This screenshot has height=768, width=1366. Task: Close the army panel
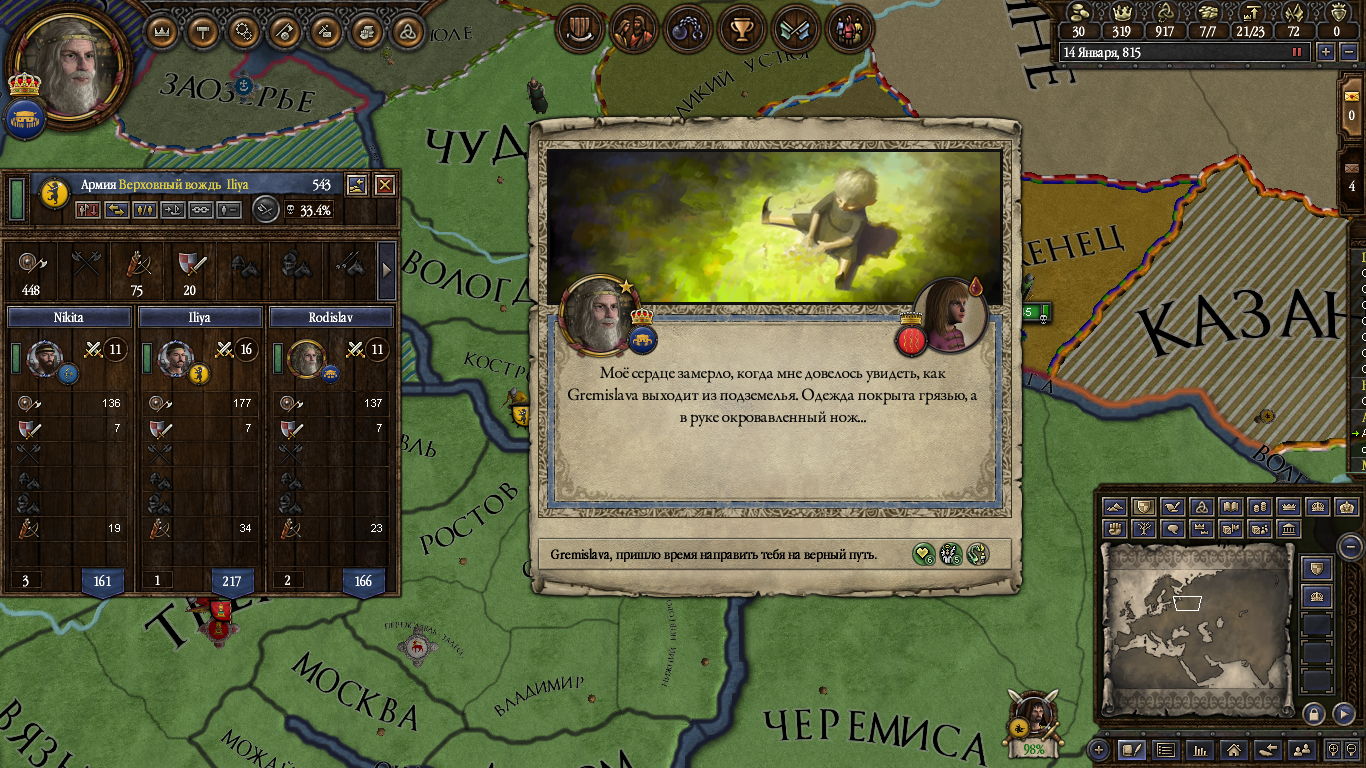tap(385, 185)
